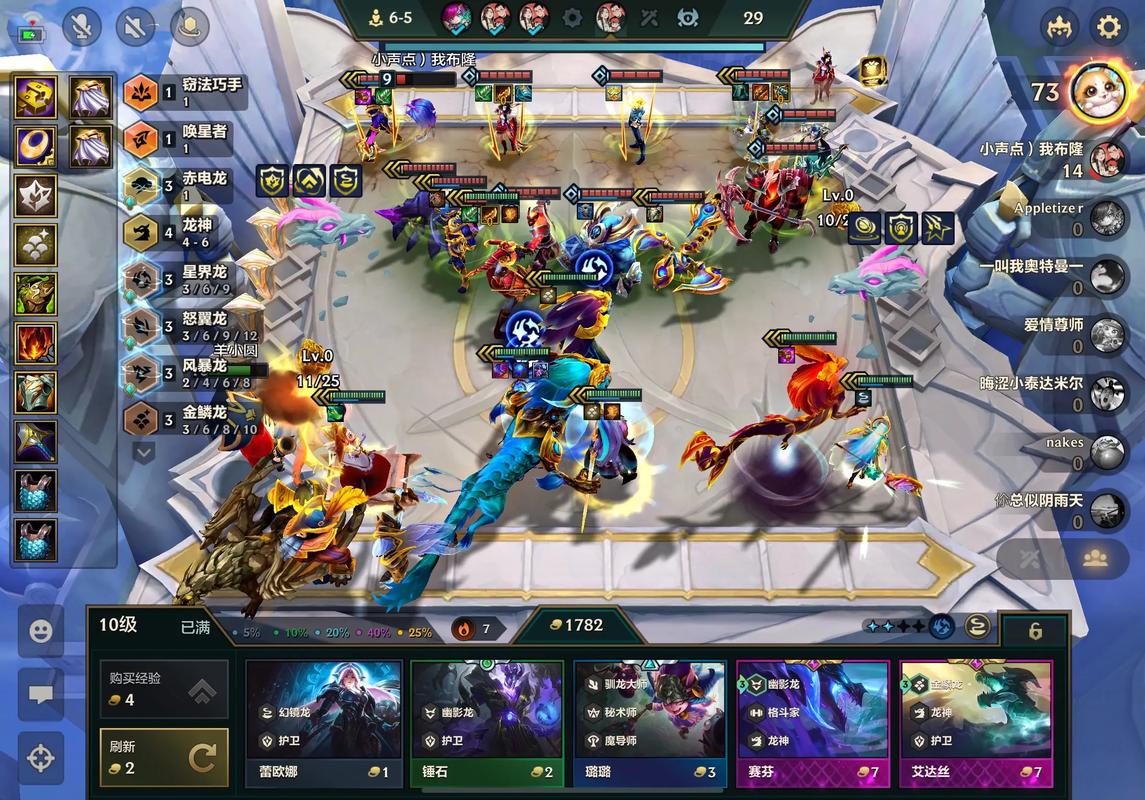
Task: Toggle the speaker mute button
Action: pyautogui.click(x=135, y=27)
